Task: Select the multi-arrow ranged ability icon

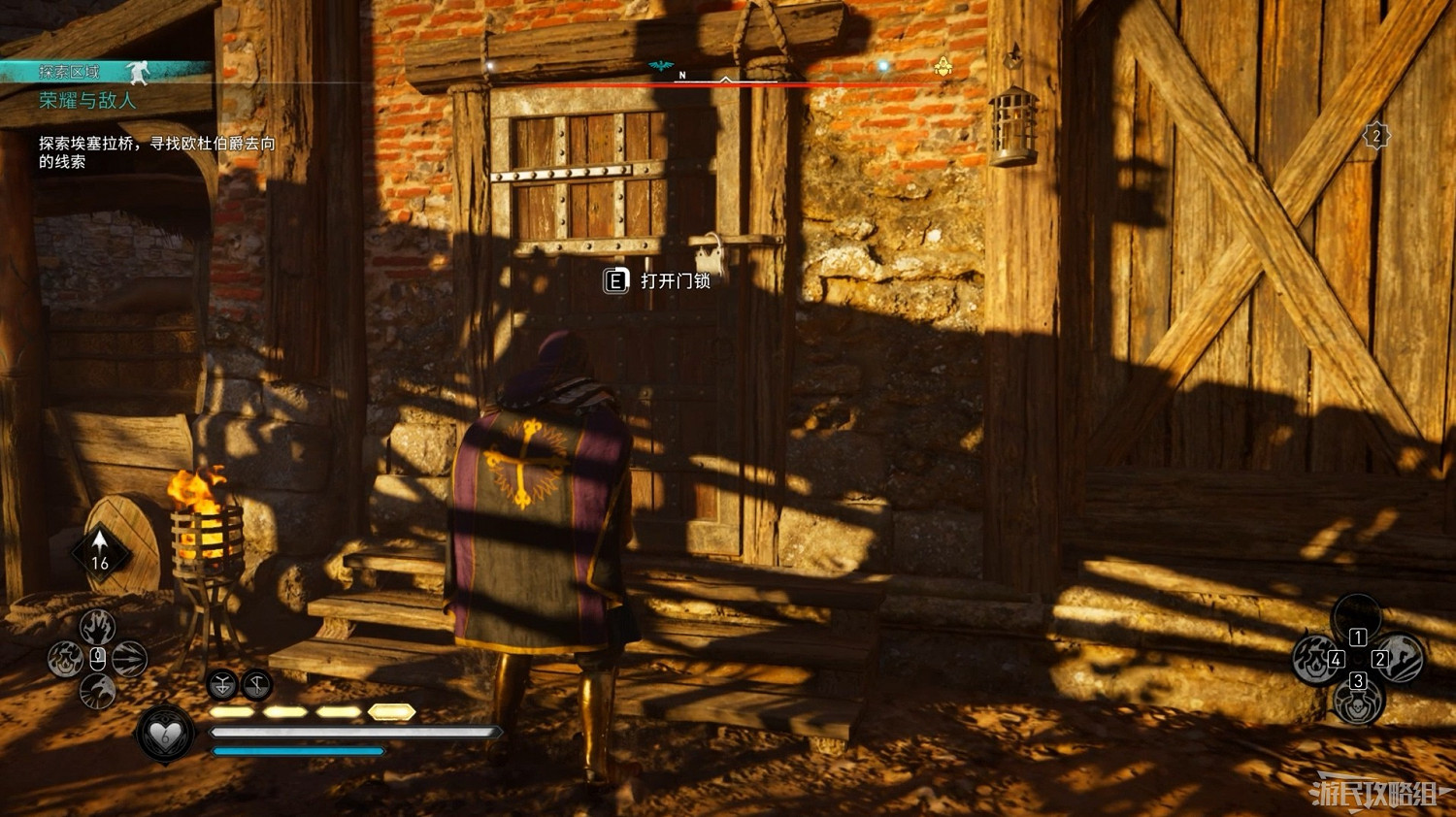Action: 130,658
